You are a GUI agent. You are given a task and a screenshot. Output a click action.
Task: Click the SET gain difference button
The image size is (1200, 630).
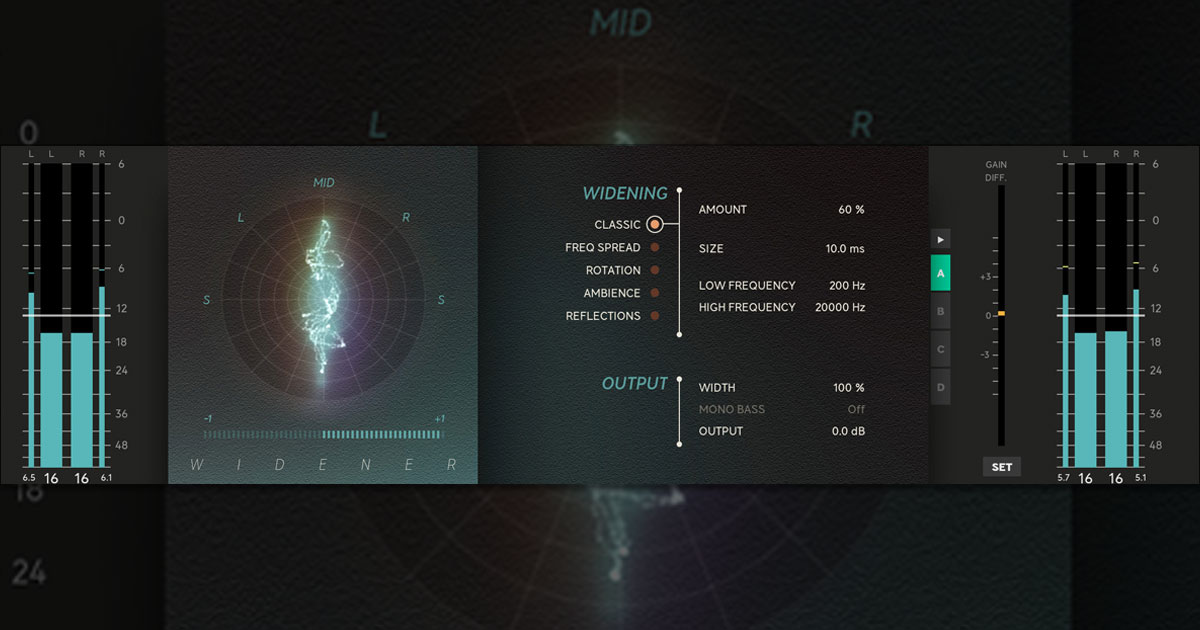pos(1002,467)
